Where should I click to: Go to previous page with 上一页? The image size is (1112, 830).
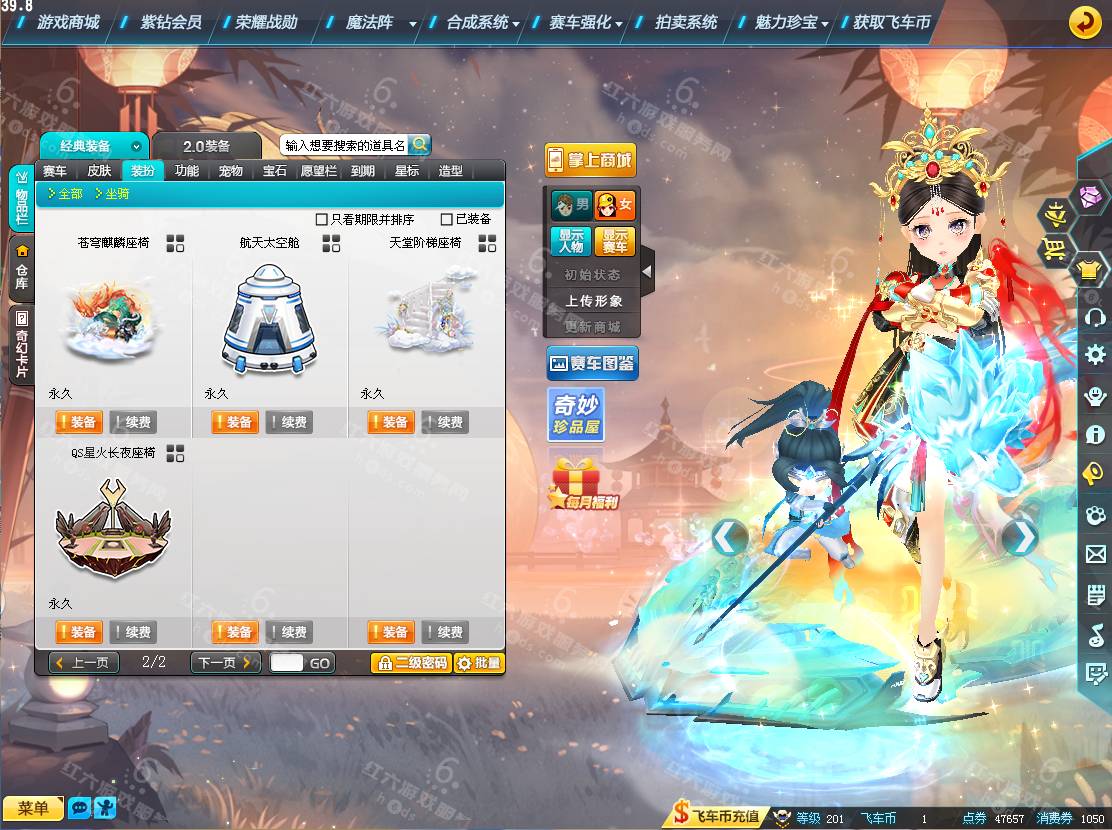click(x=84, y=662)
